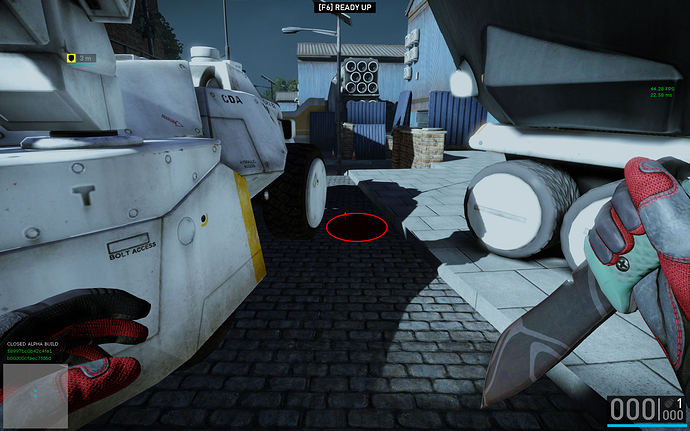Select the yellow teammate shield marker

coord(71,58)
